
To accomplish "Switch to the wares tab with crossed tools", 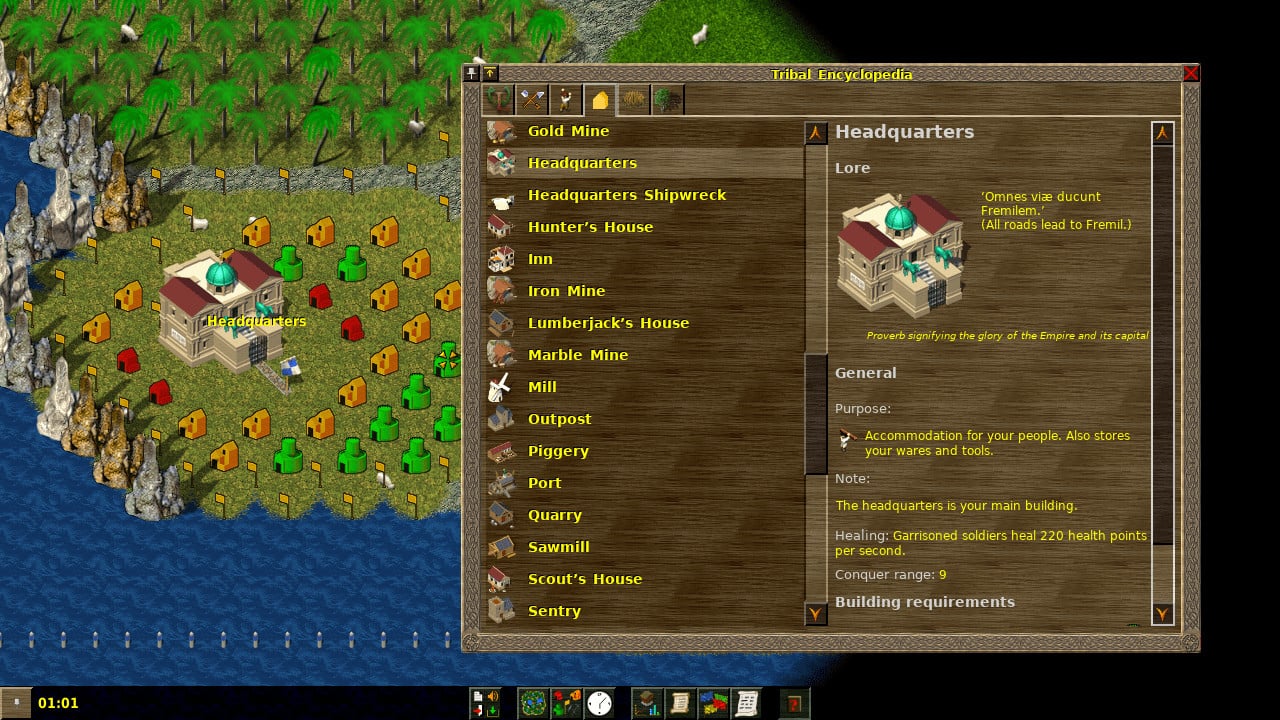I will [532, 98].
